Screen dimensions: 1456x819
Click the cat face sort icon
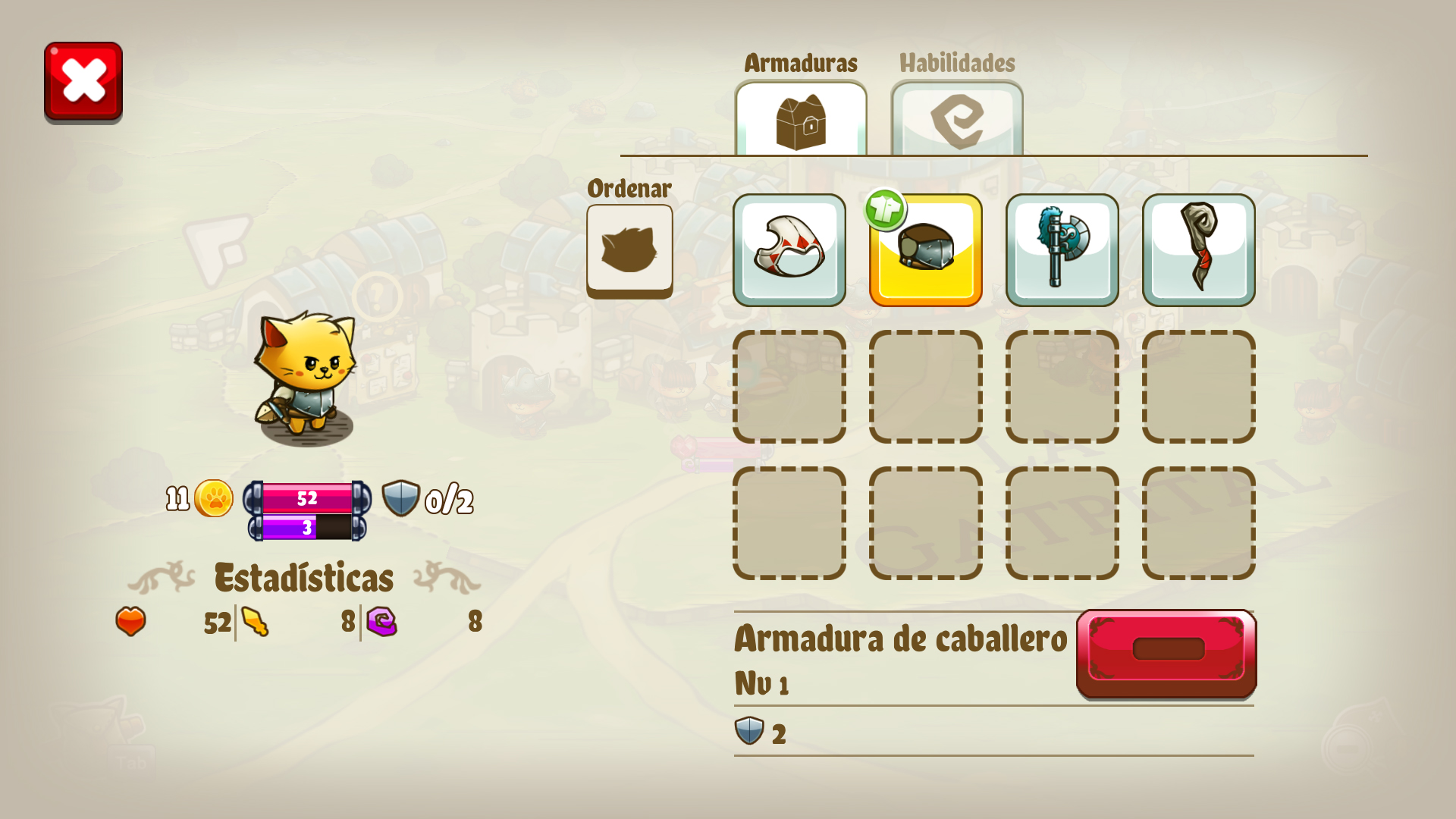tap(629, 249)
